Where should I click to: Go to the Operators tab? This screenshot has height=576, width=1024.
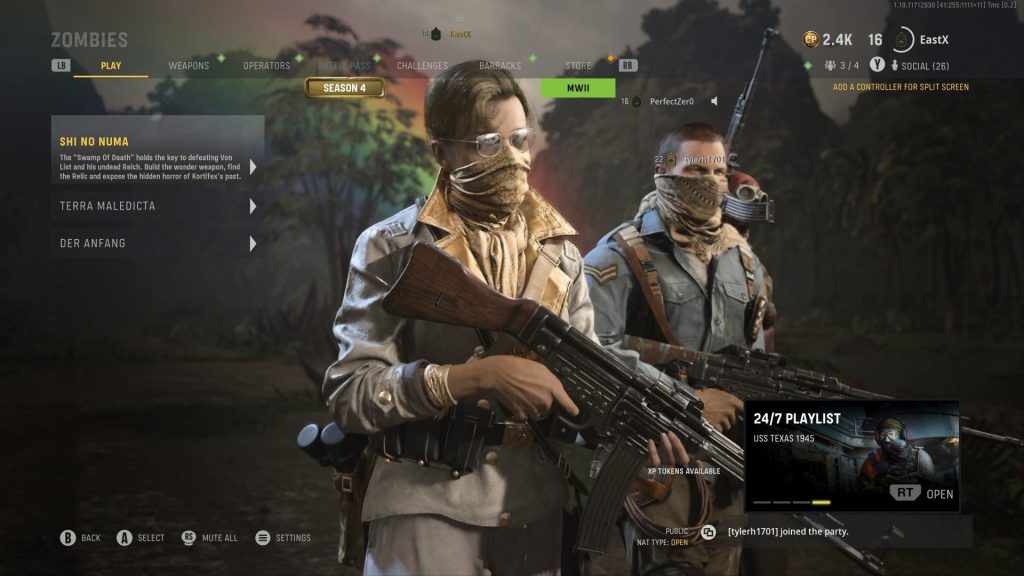coord(267,66)
